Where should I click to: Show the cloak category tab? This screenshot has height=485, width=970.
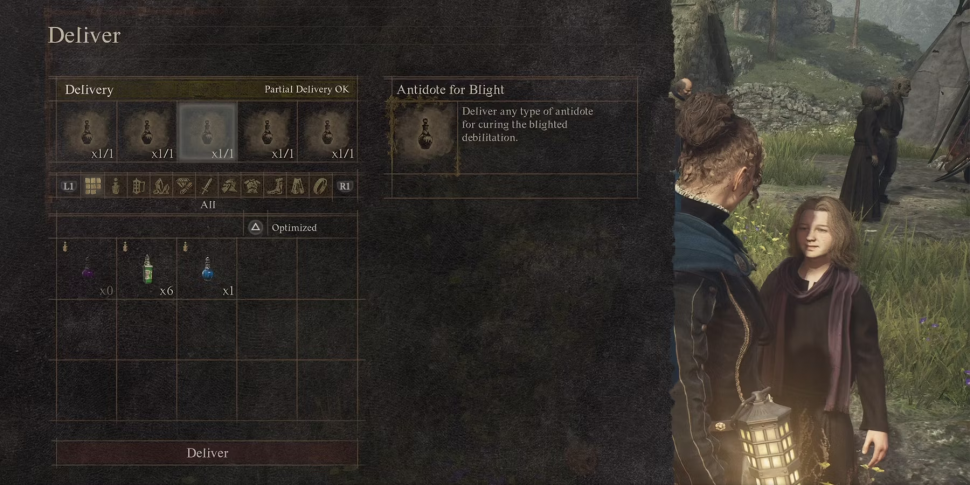(x=298, y=186)
